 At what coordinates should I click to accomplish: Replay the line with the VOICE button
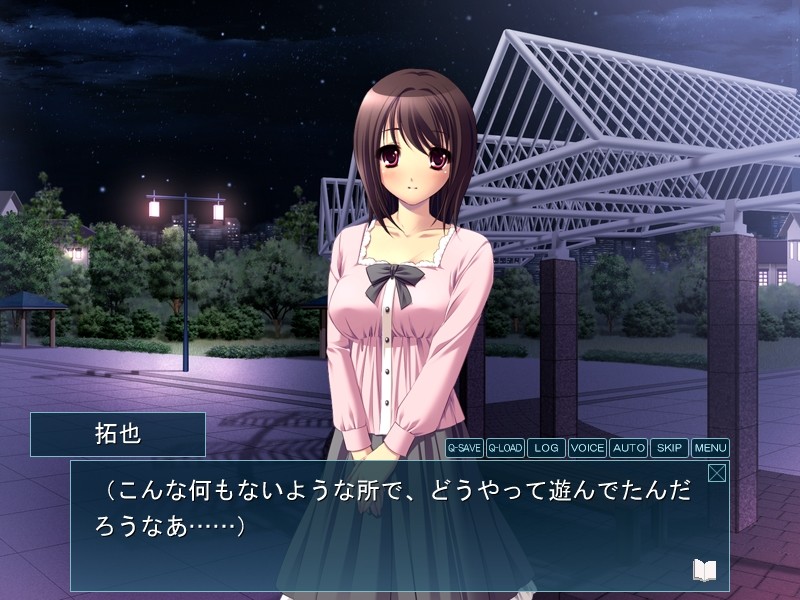(x=587, y=448)
